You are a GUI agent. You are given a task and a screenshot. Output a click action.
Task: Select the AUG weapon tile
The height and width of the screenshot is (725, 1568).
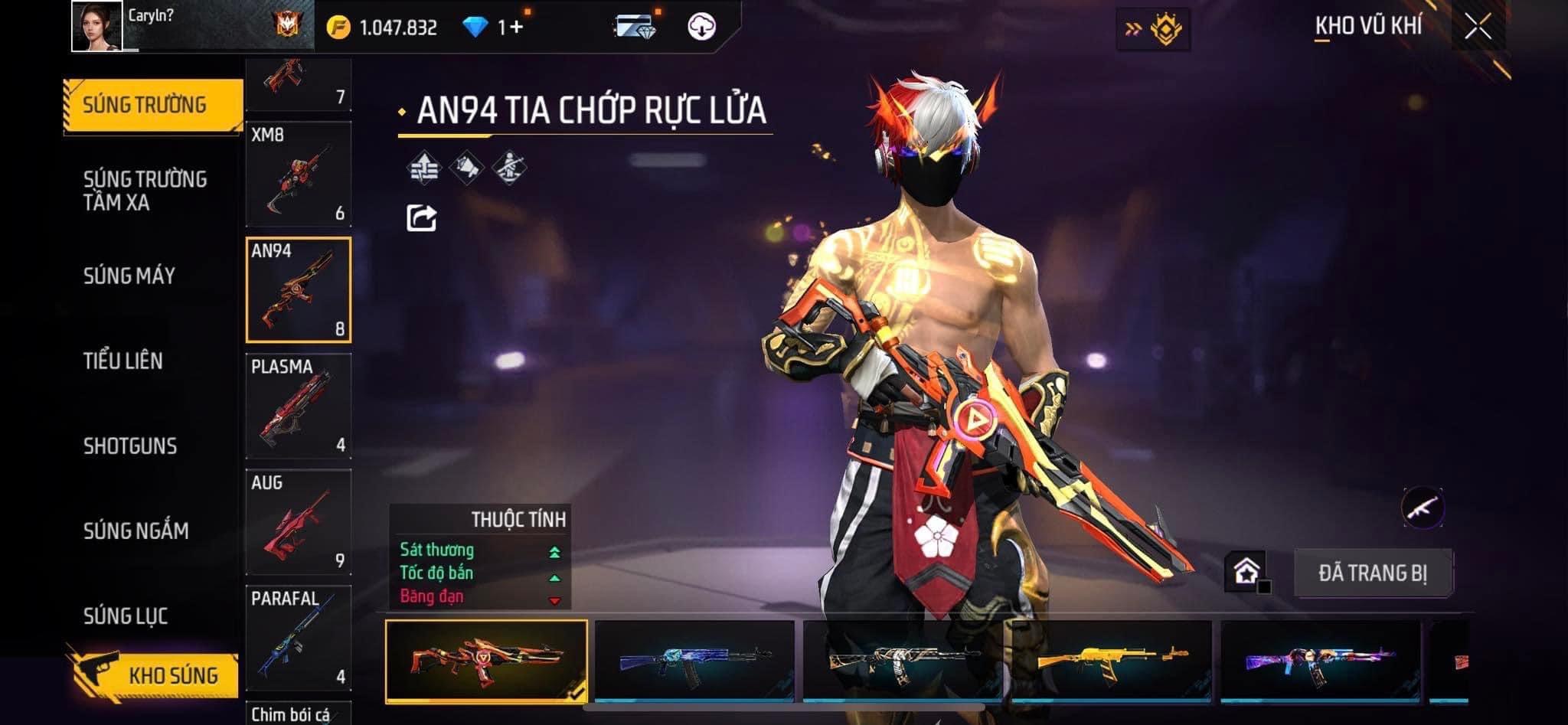pyautogui.click(x=298, y=522)
